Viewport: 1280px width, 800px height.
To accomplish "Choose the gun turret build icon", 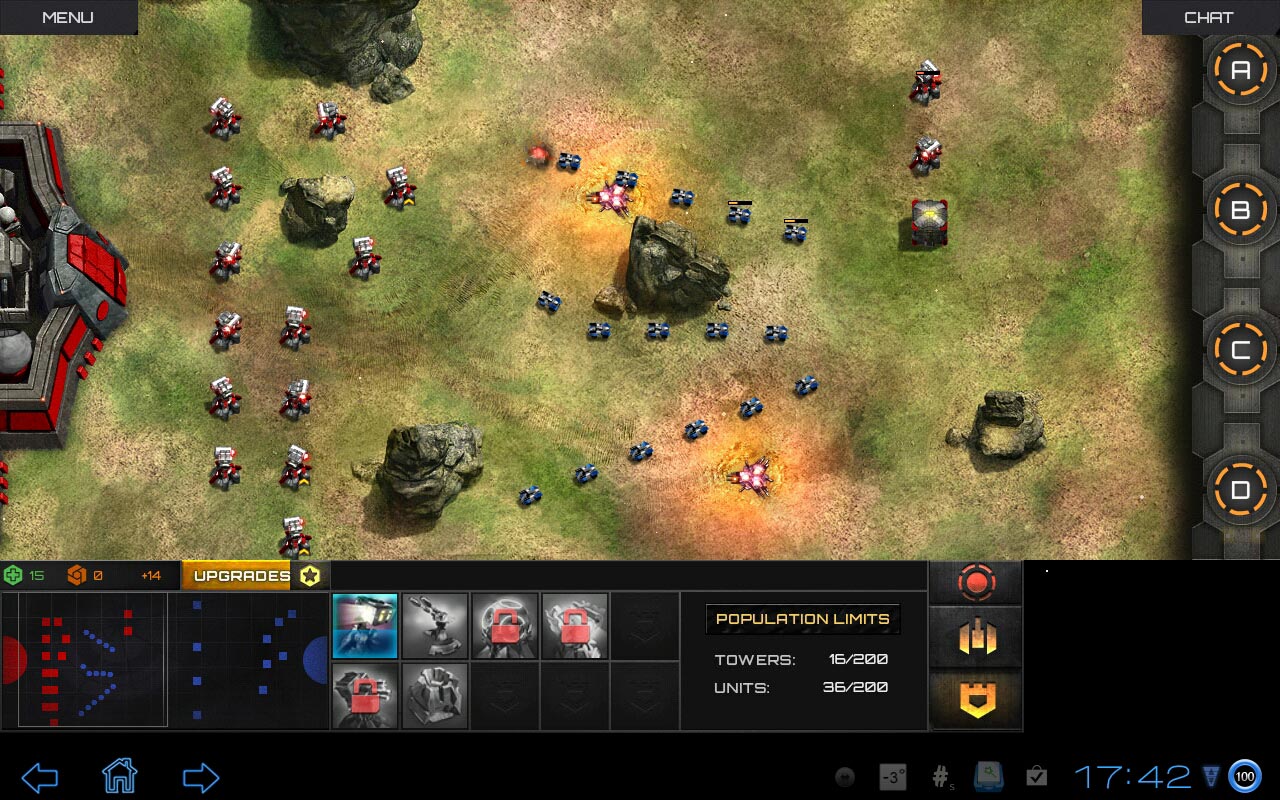I will tap(435, 626).
